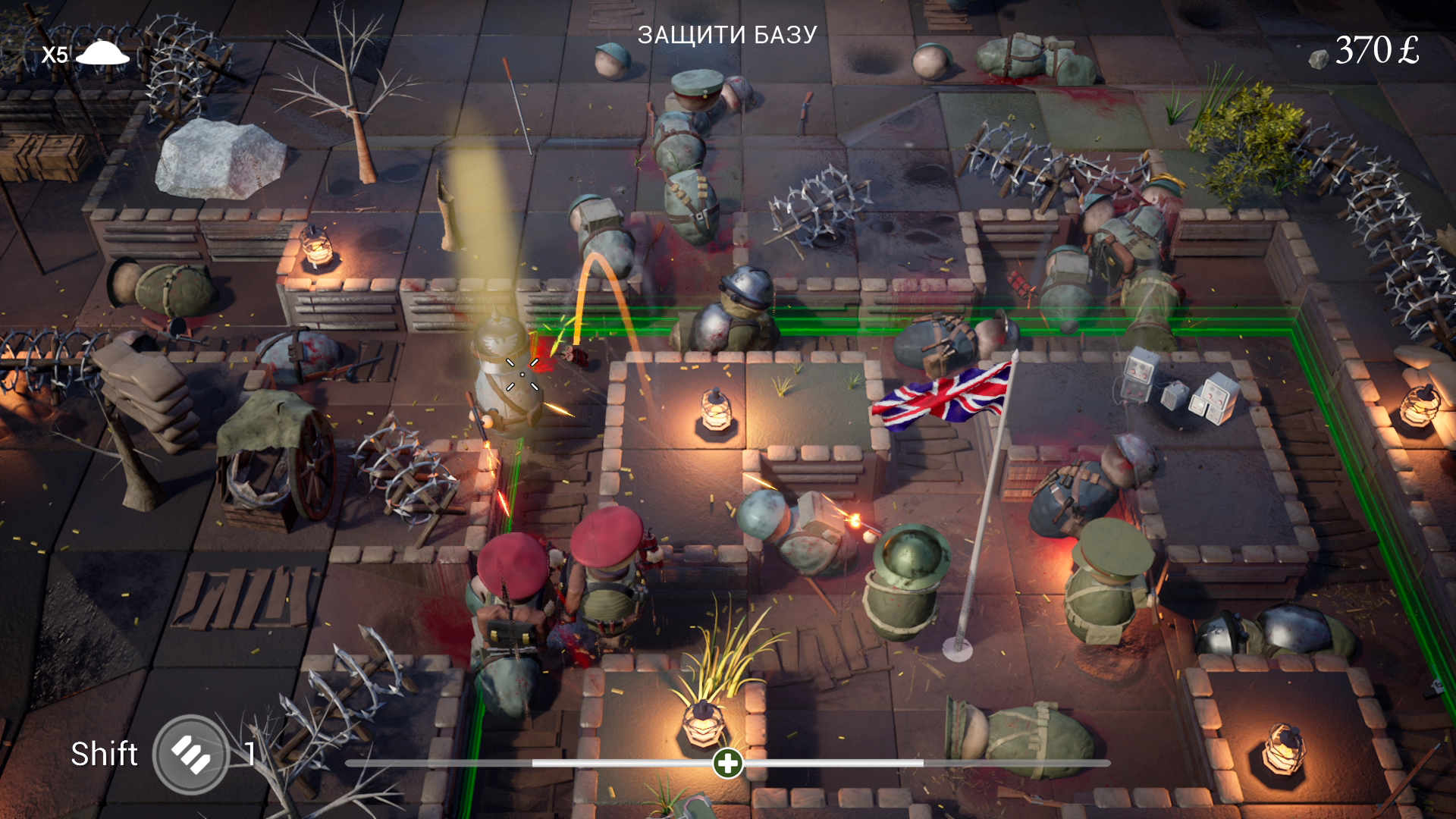Activate the circular Shift ability icon
The image size is (1456, 819).
pos(191,754)
